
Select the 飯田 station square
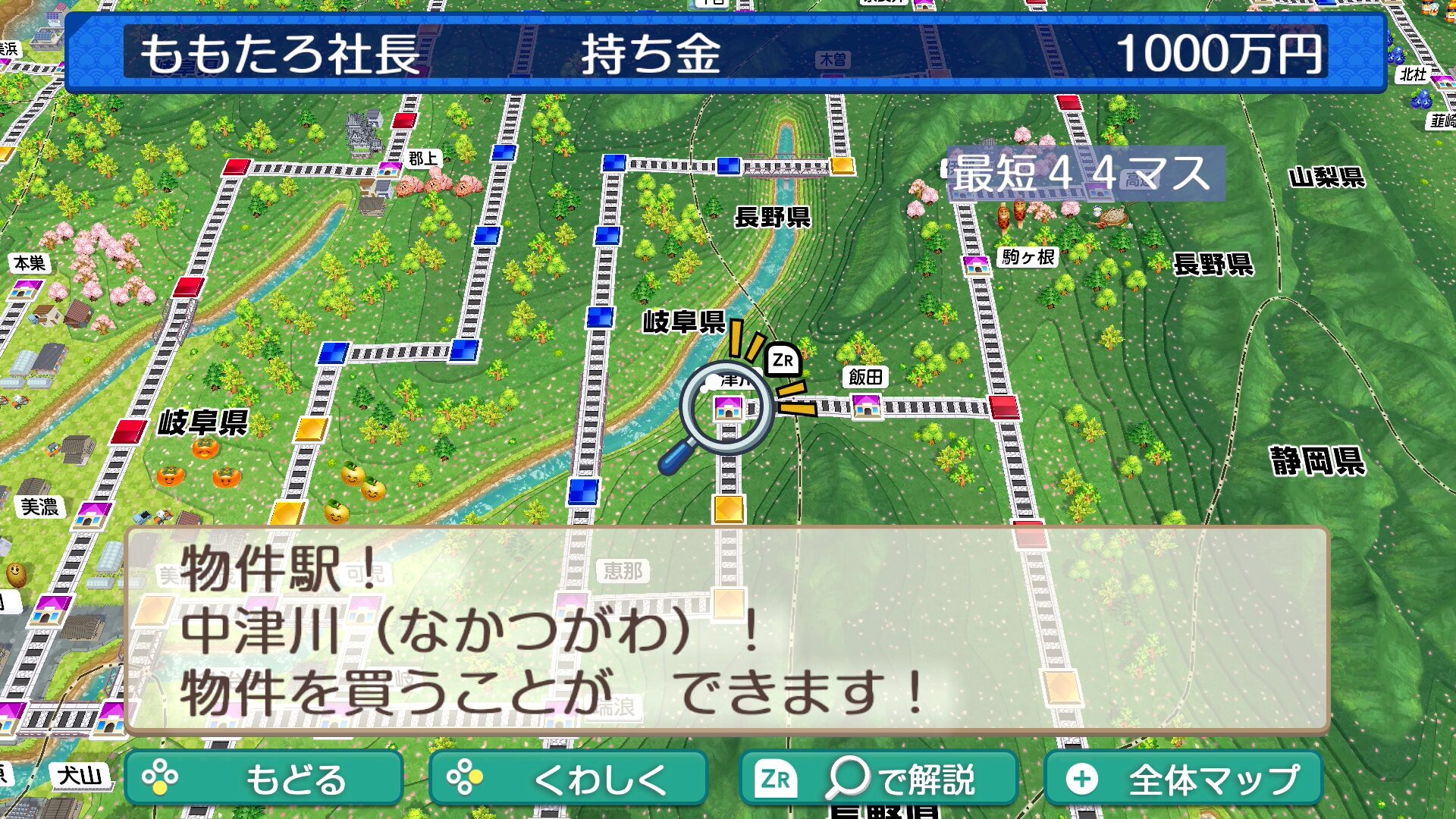(866, 406)
